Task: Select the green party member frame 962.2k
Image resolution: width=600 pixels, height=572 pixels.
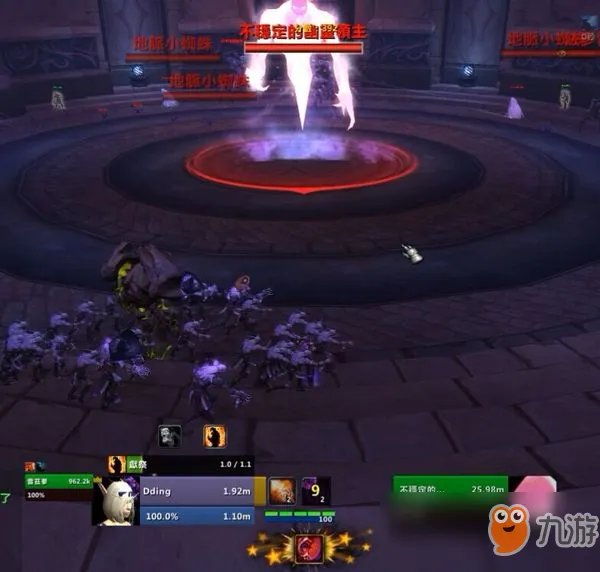Action: [60, 485]
